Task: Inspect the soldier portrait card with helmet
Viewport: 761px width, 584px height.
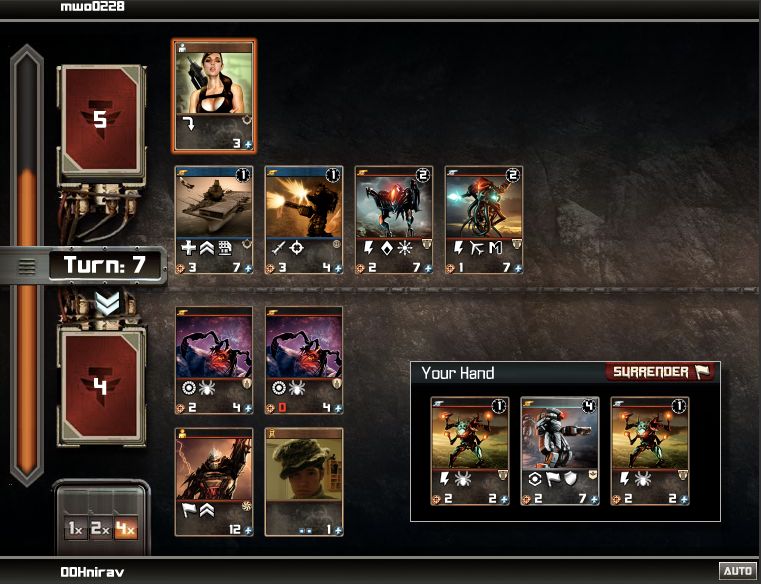Action: pyautogui.click(x=304, y=481)
